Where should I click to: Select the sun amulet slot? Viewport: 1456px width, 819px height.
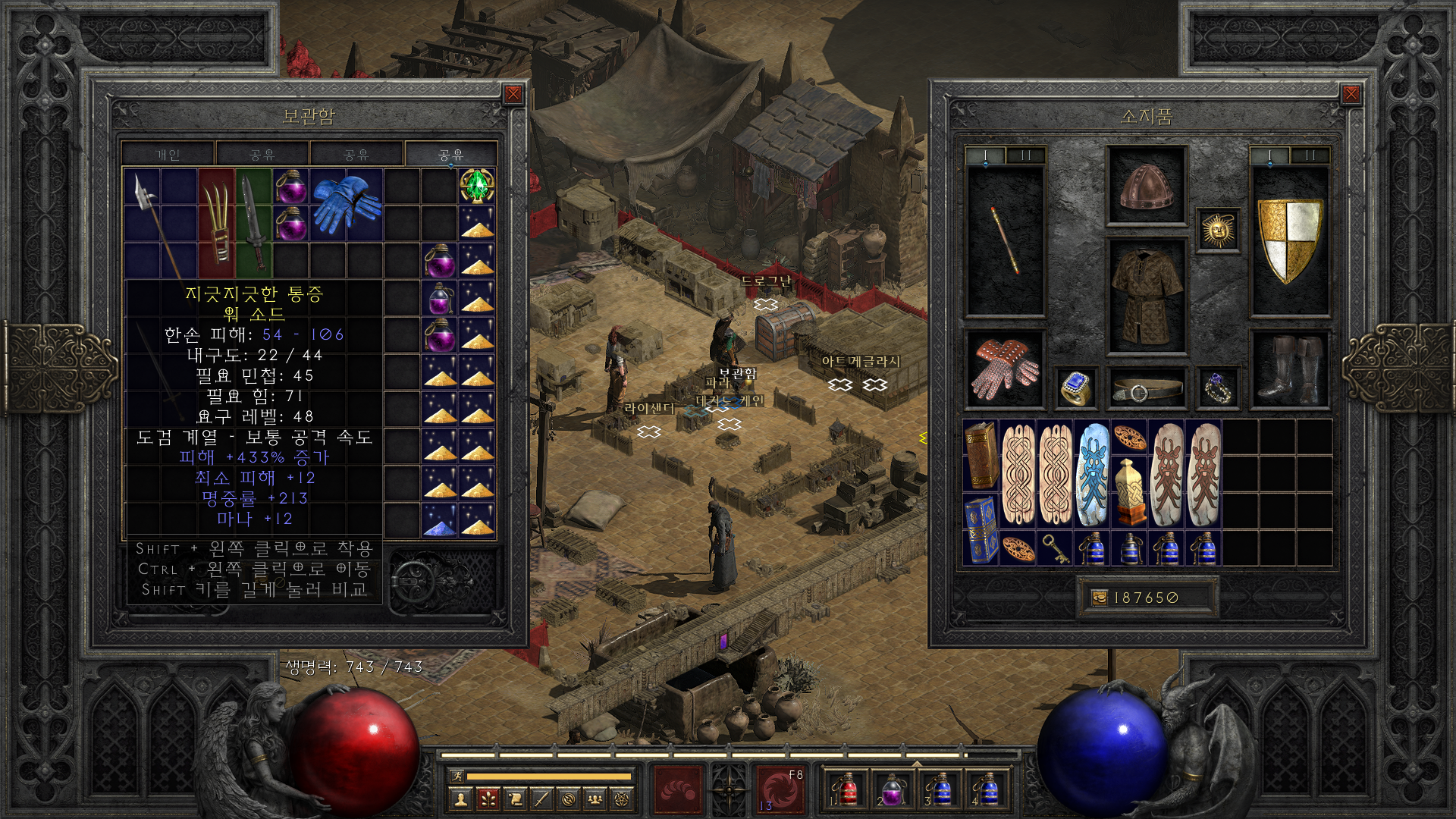point(1218,230)
